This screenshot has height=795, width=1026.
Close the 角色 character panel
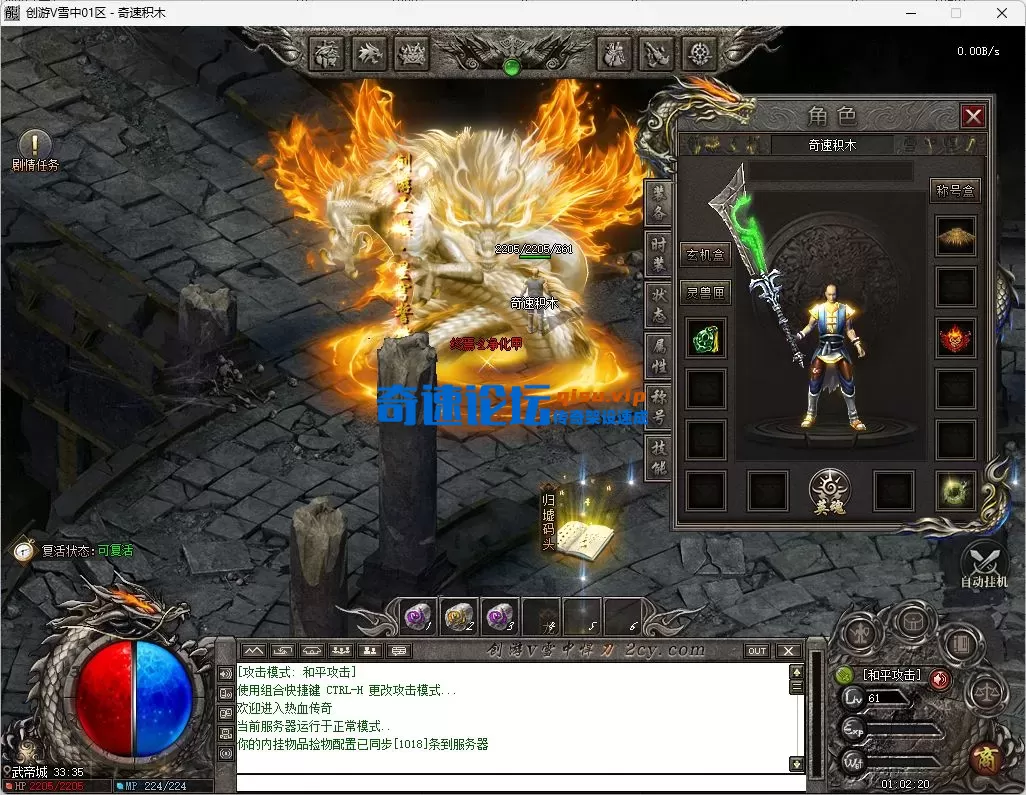tap(973, 116)
